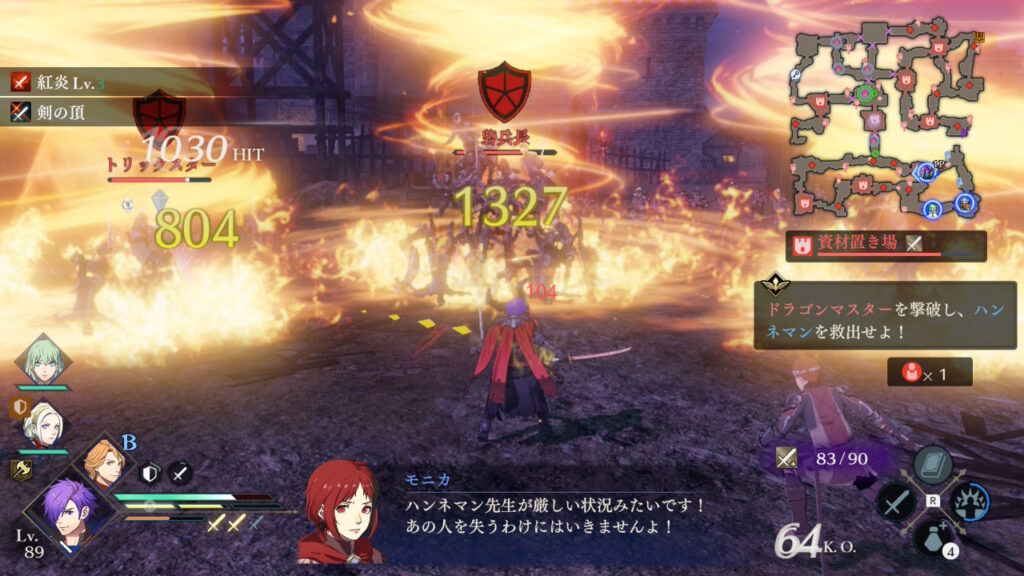The width and height of the screenshot is (1024, 576).
Task: Click the axe weapon icon under ally
Action: [20, 469]
